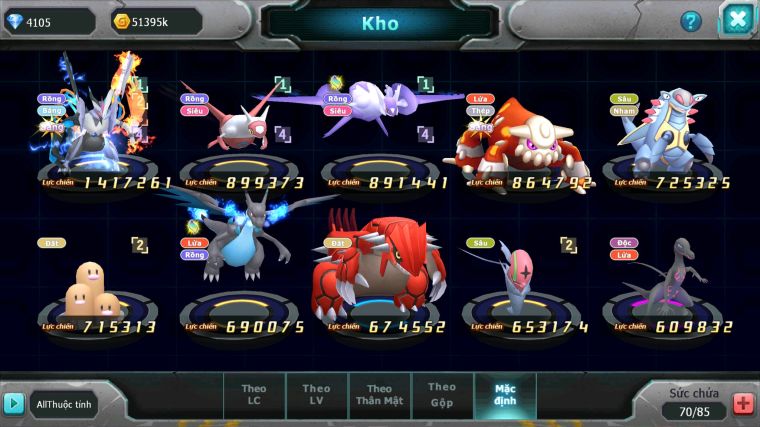Image resolution: width=760 pixels, height=427 pixels.
Task: Switch to the Theo Thần Mật tab
Action: coord(379,395)
